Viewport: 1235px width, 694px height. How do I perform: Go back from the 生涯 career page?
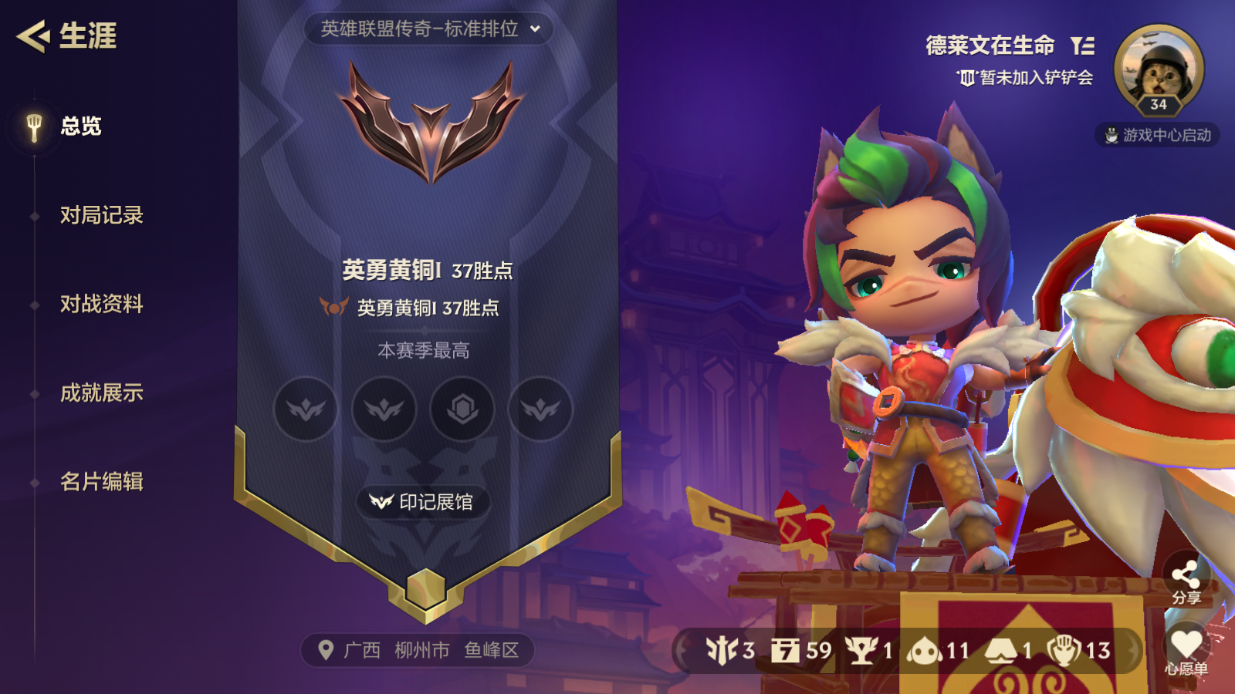(34, 37)
